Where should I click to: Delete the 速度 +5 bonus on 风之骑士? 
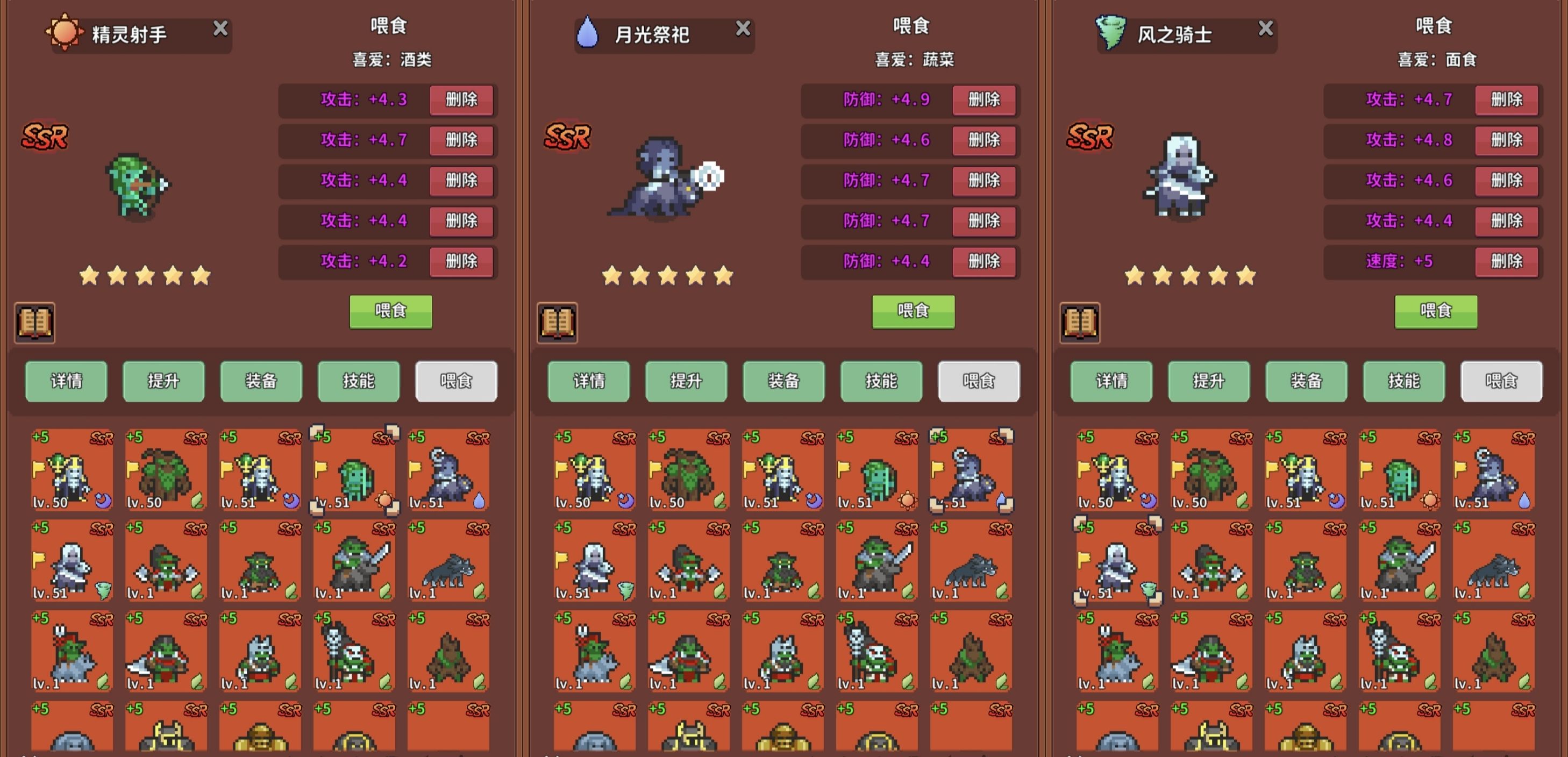click(1507, 262)
